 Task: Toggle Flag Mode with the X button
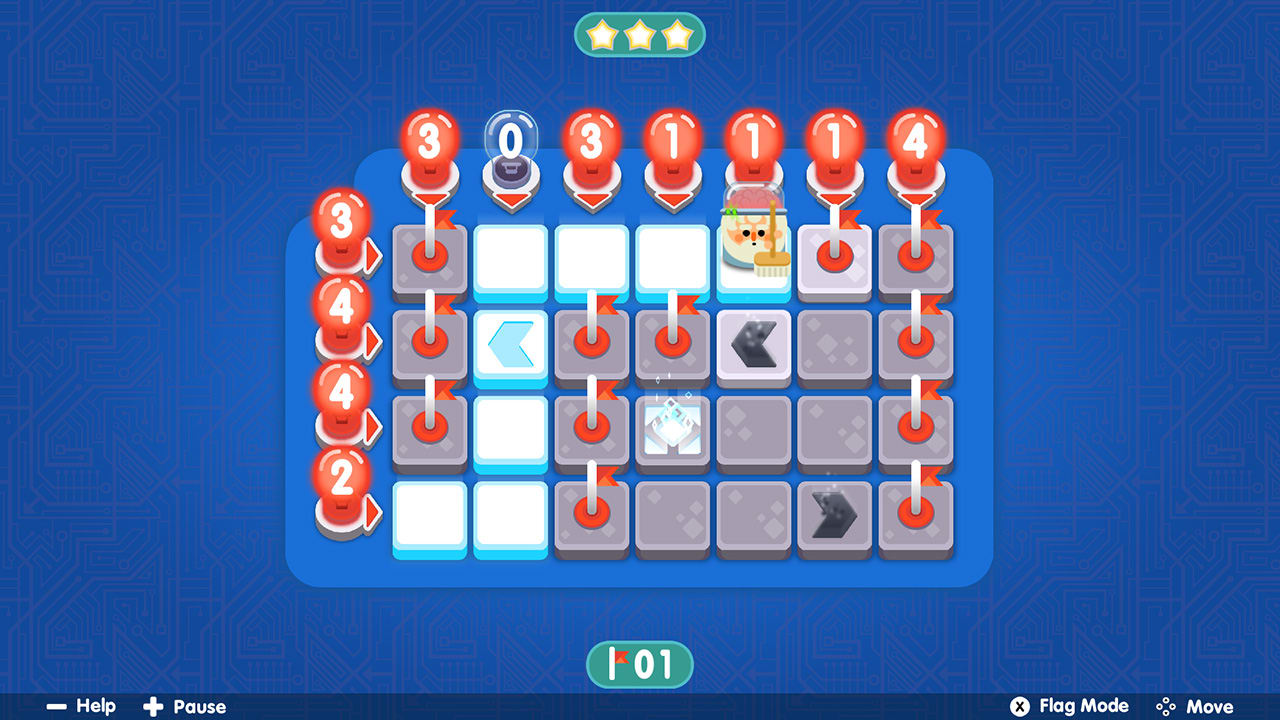1019,706
